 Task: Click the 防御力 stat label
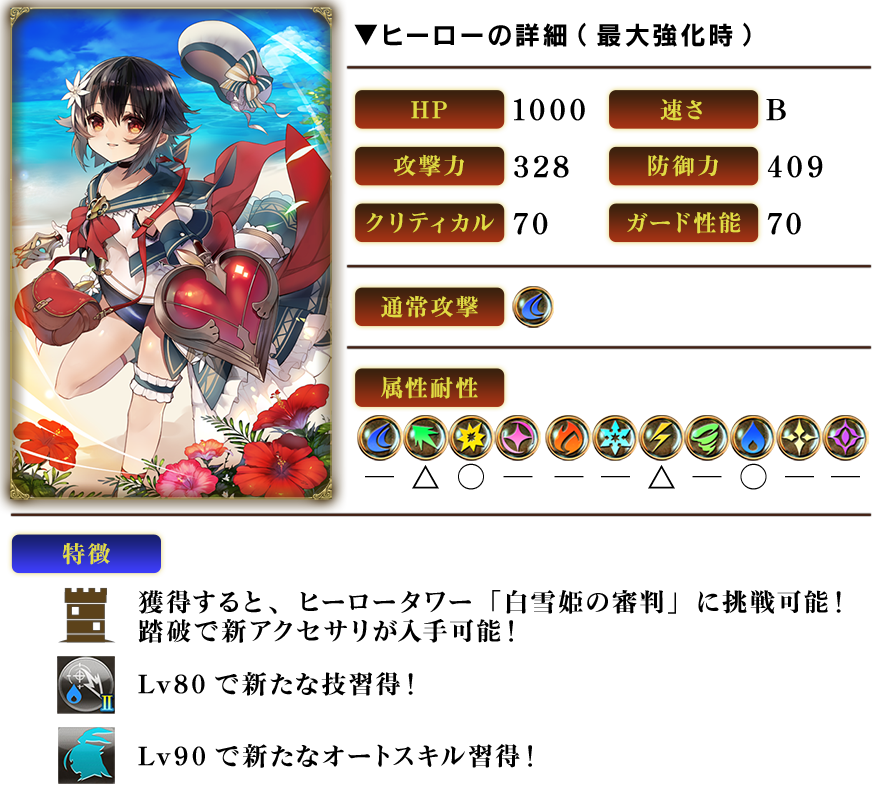[684, 166]
